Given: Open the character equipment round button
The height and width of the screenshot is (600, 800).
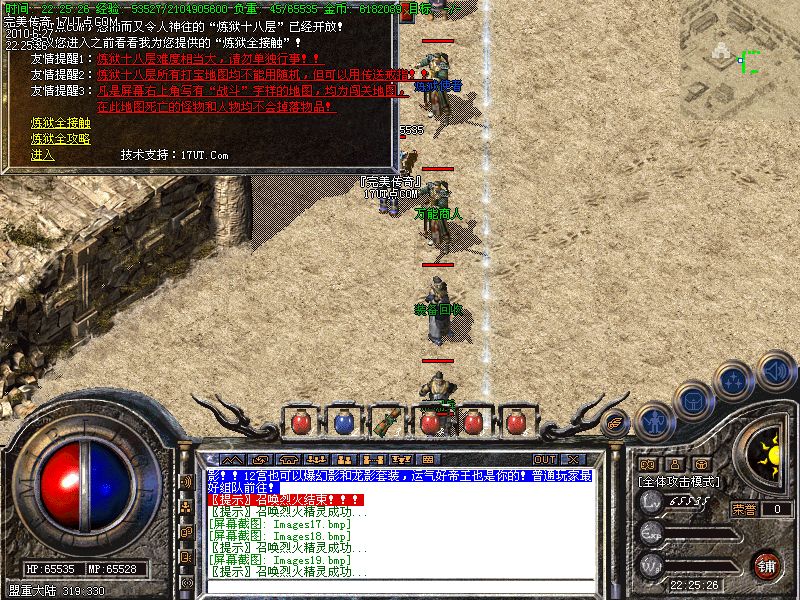Looking at the screenshot, I should 653,421.
